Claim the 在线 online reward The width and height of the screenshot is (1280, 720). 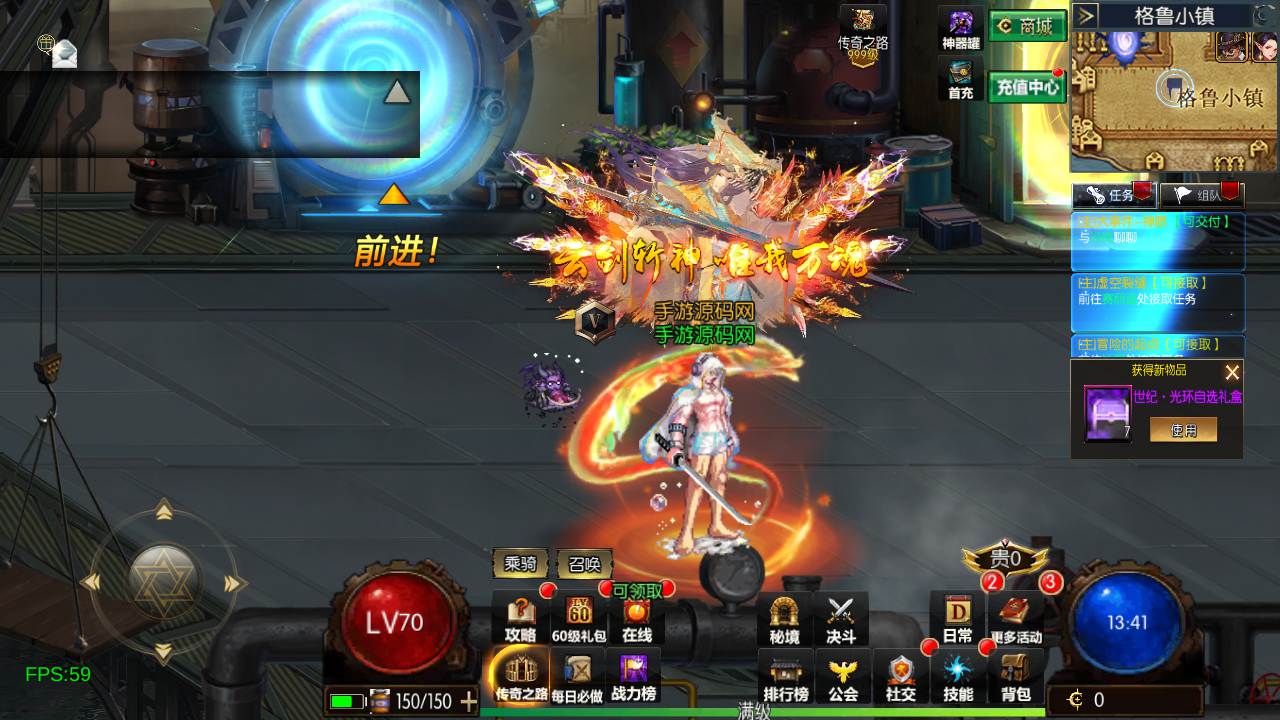pos(637,618)
